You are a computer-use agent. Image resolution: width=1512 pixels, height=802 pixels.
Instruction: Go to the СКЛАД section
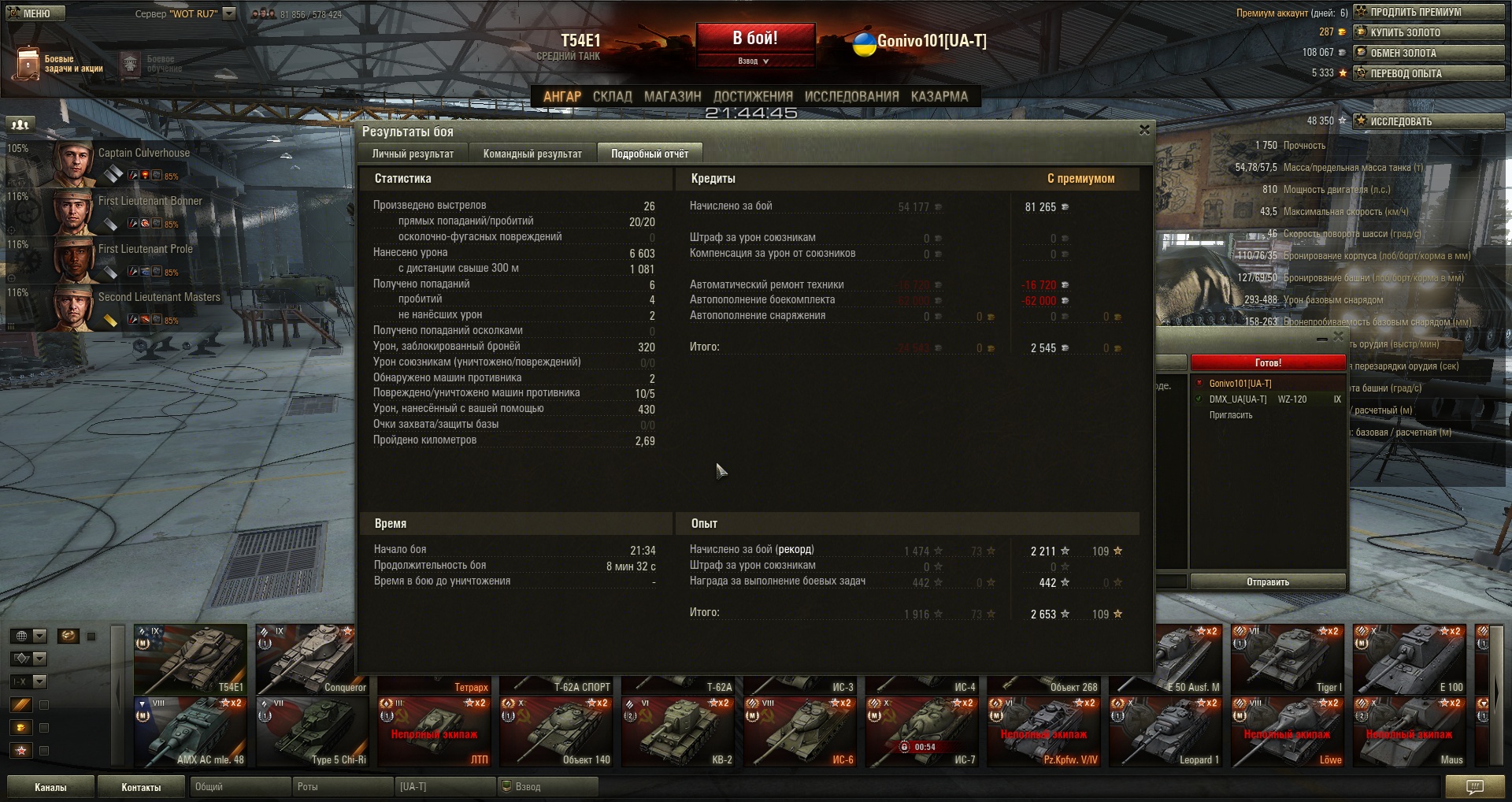[612, 96]
